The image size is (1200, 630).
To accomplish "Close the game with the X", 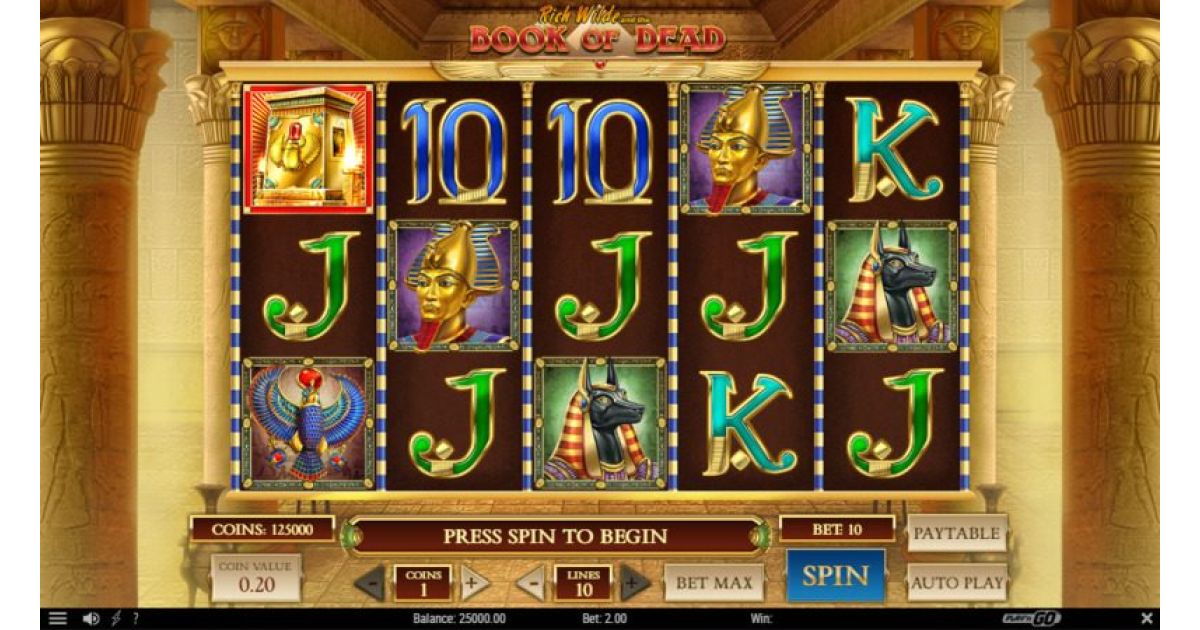I will [1147, 619].
